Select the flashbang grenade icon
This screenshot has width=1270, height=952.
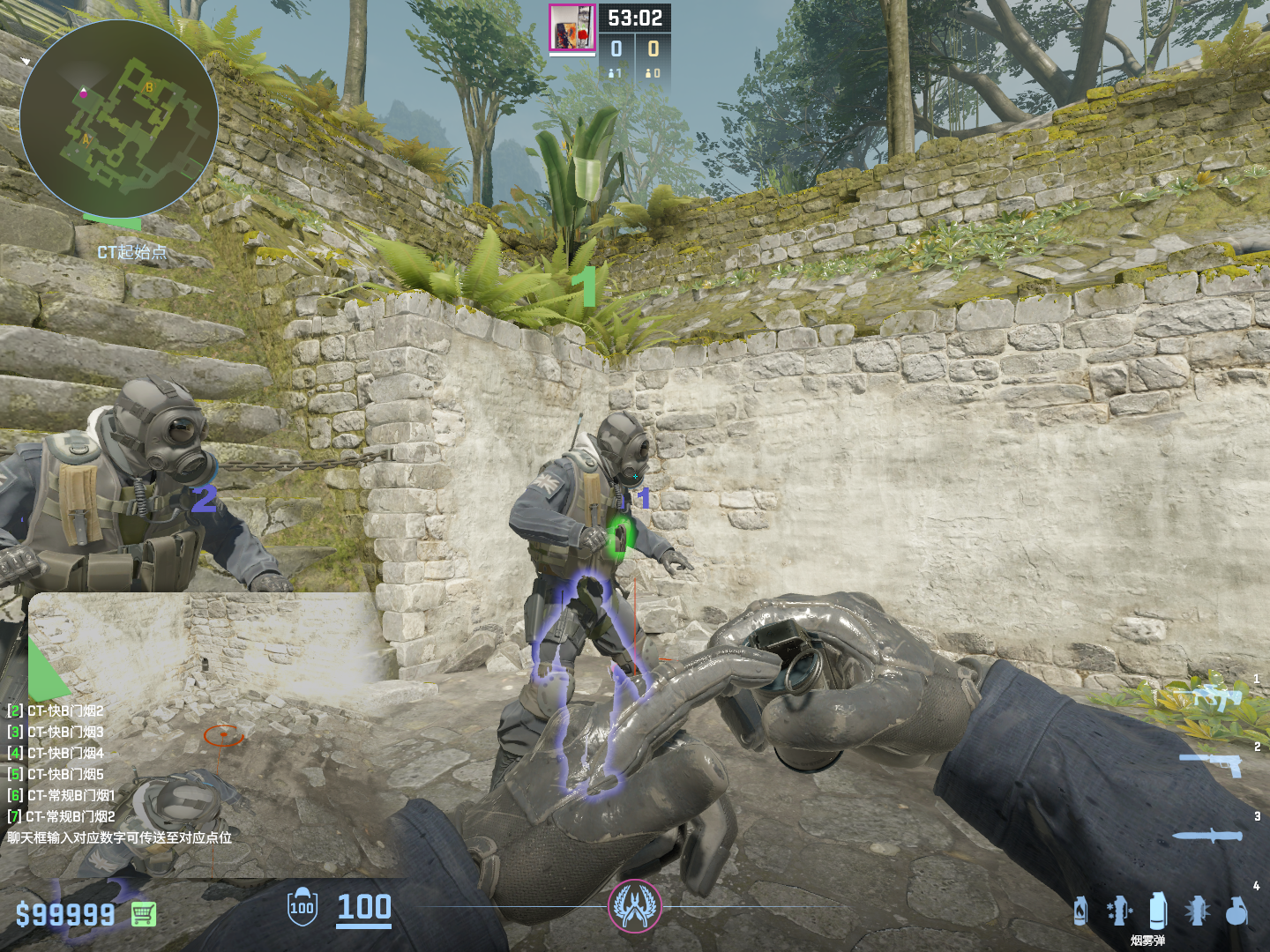[x=1197, y=911]
